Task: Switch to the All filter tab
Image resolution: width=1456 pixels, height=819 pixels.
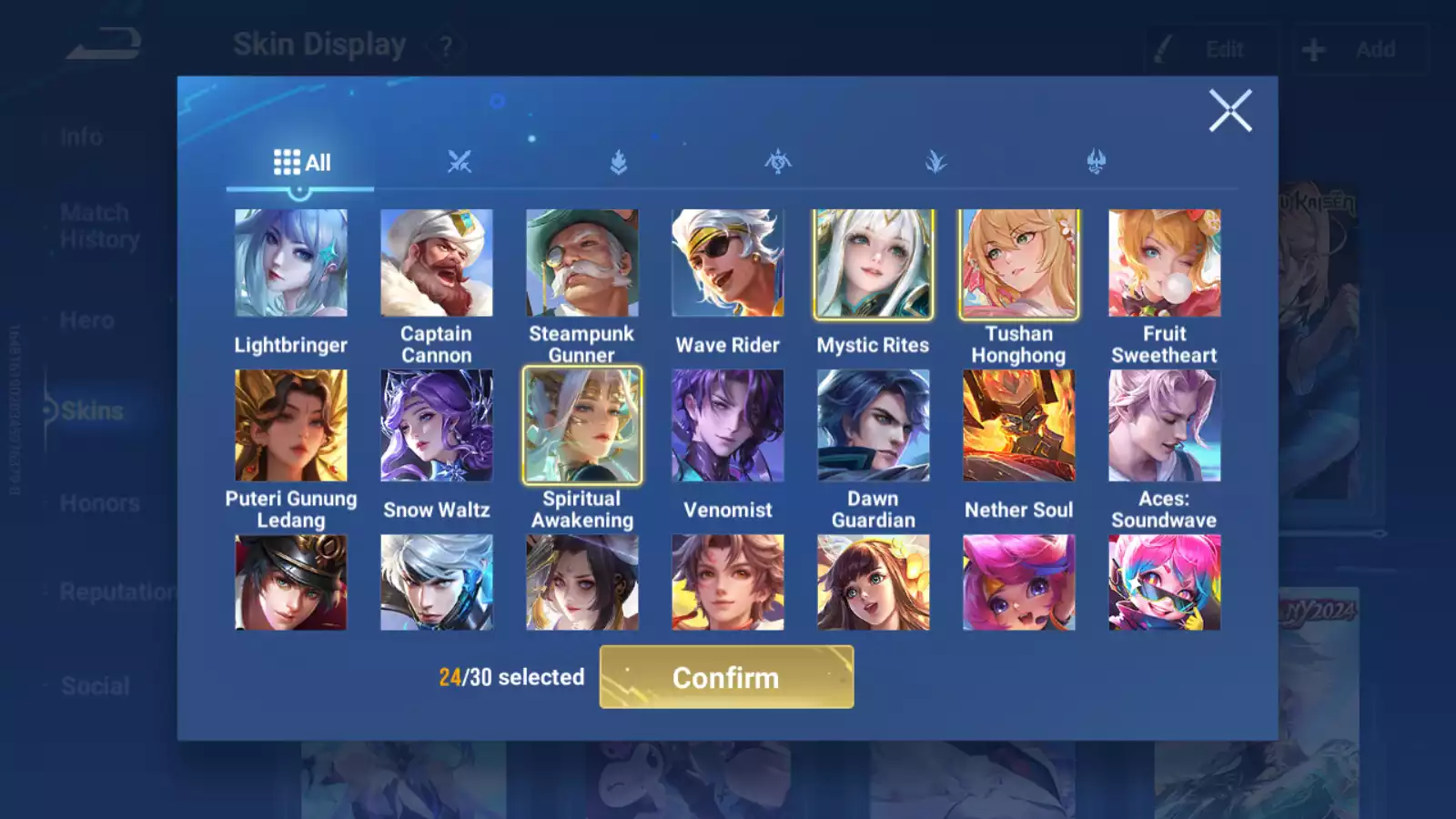Action: 300,161
